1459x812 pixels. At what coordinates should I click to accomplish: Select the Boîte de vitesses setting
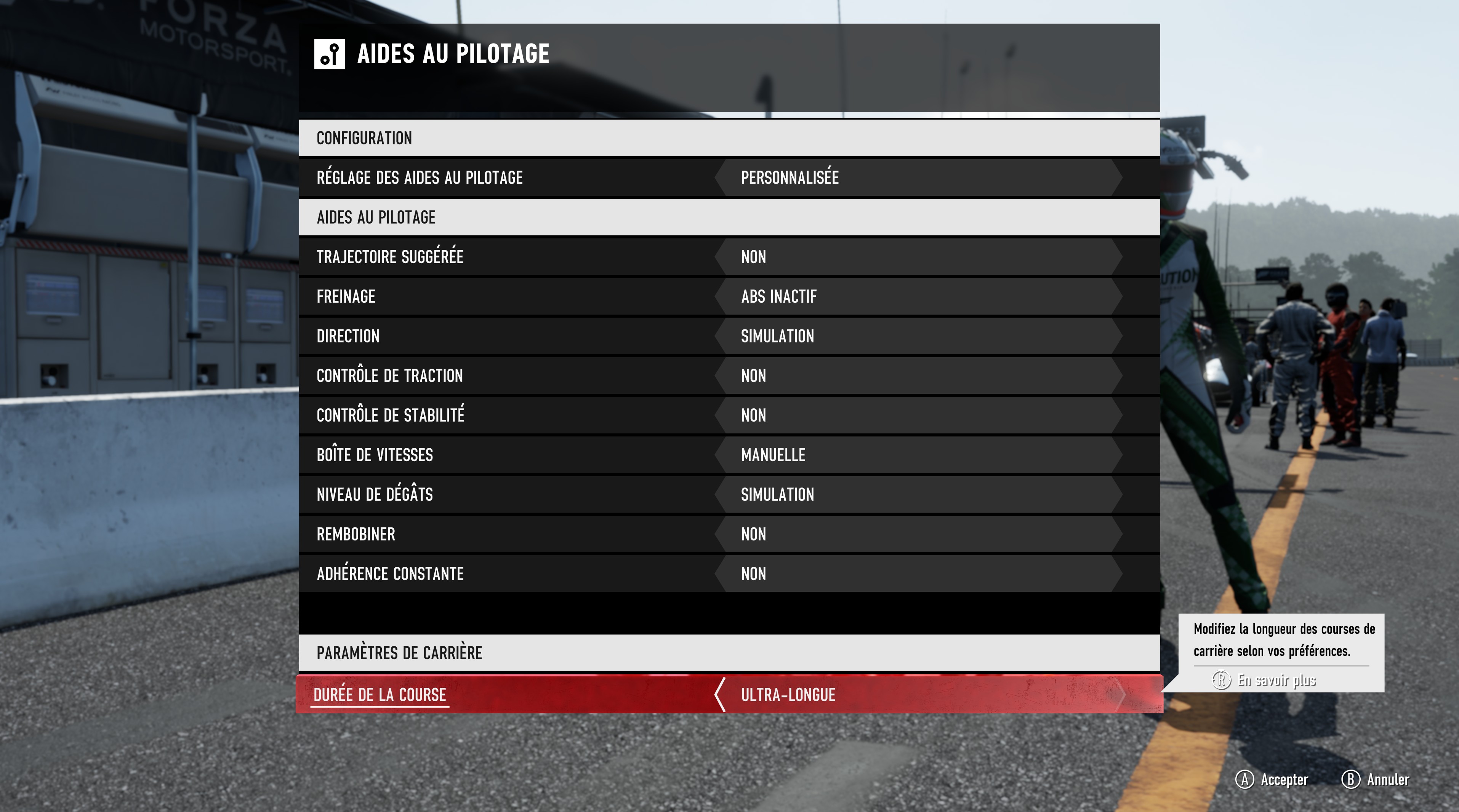(x=375, y=455)
